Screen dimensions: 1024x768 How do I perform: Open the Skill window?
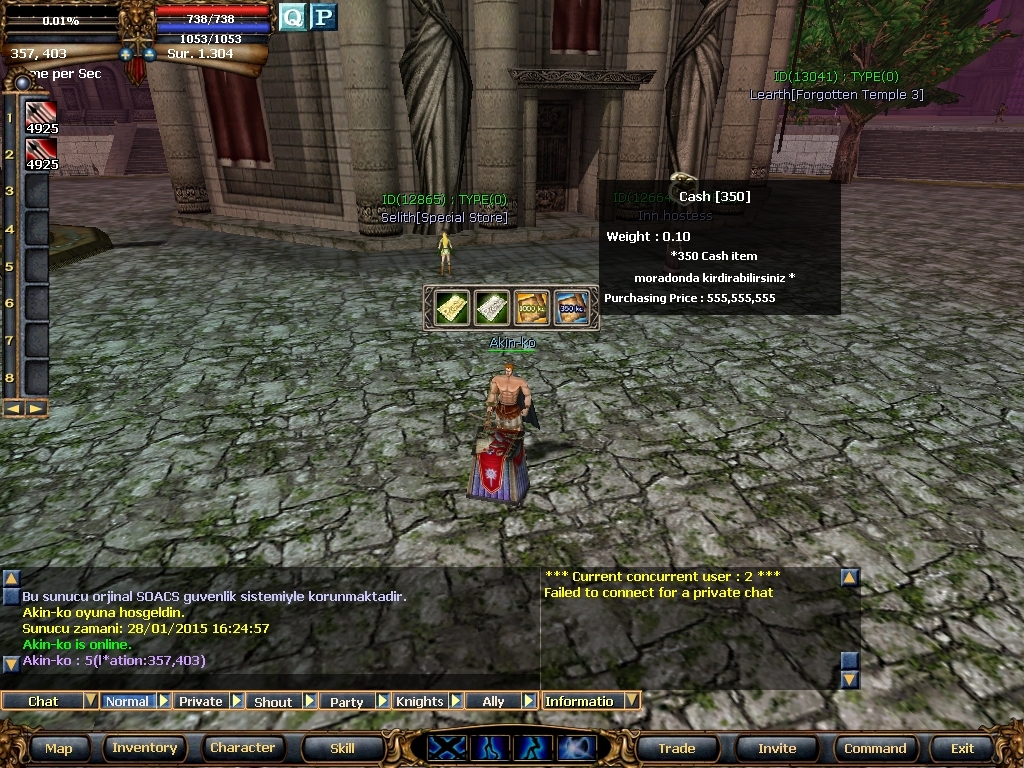tap(342, 748)
